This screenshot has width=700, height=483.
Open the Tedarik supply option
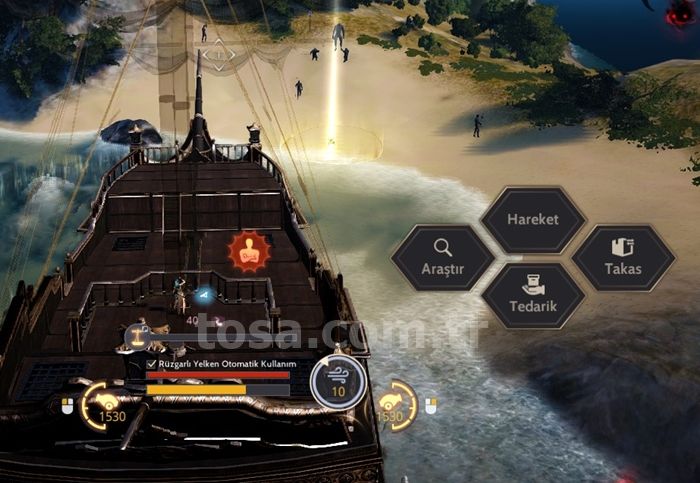(x=532, y=294)
